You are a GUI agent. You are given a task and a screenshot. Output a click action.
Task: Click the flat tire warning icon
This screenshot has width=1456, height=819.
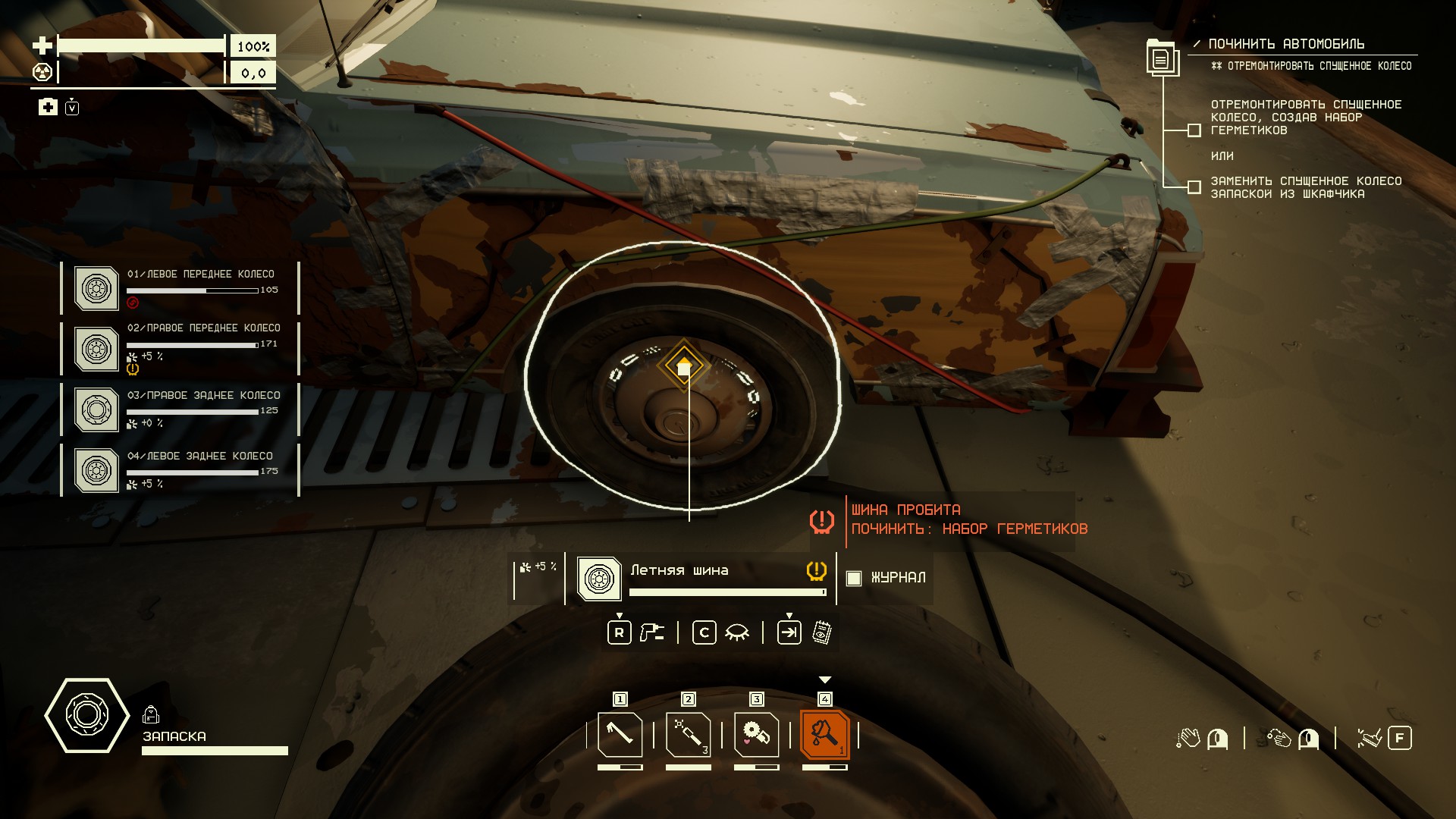point(822,521)
